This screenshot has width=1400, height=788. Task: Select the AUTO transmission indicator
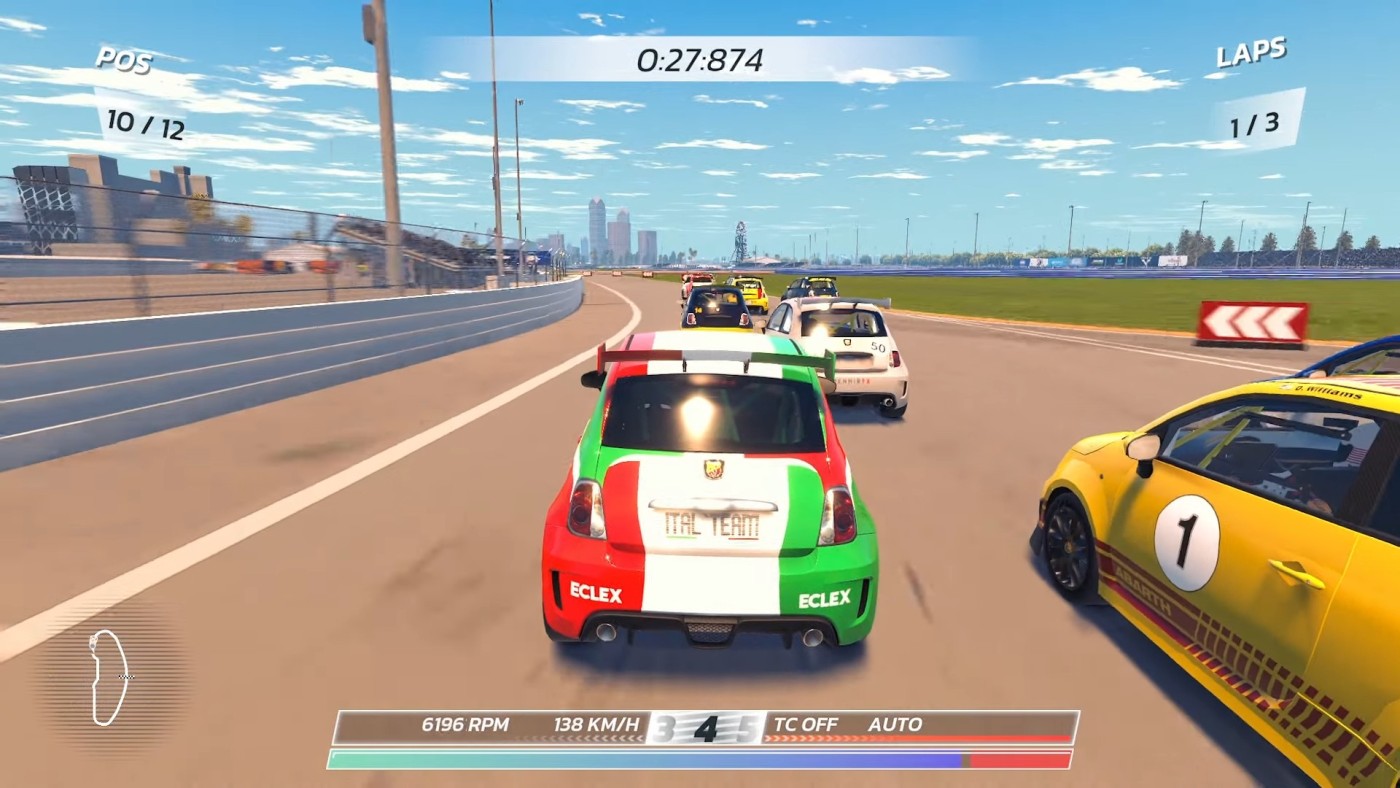pyautogui.click(x=895, y=724)
